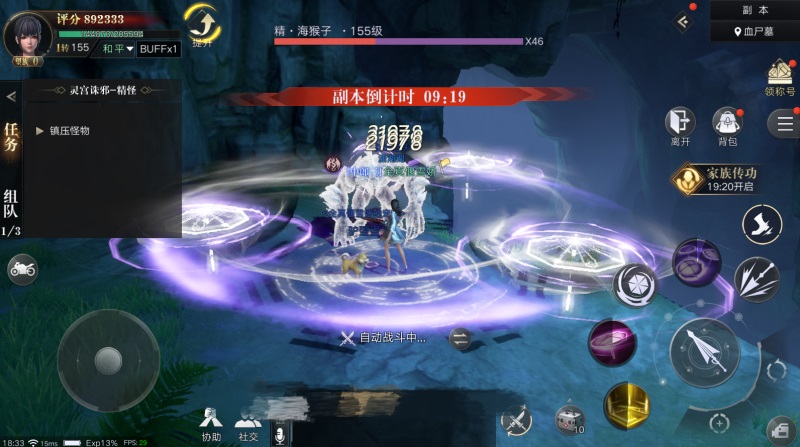The height and width of the screenshot is (447, 800).
Task: Tap the motorcycle mount icon
Action: coord(21,268)
